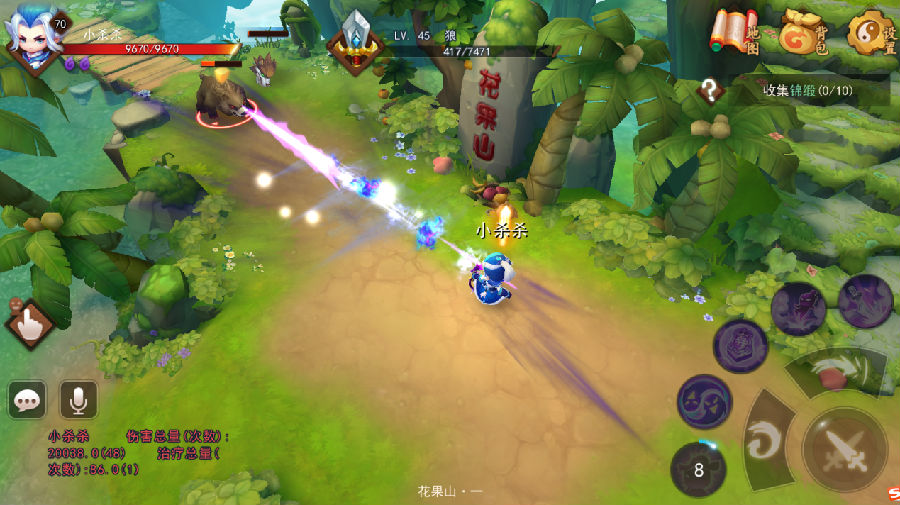Screen dimensions: 900x505
Task: Activate the microphone voice button
Action: 77,400
